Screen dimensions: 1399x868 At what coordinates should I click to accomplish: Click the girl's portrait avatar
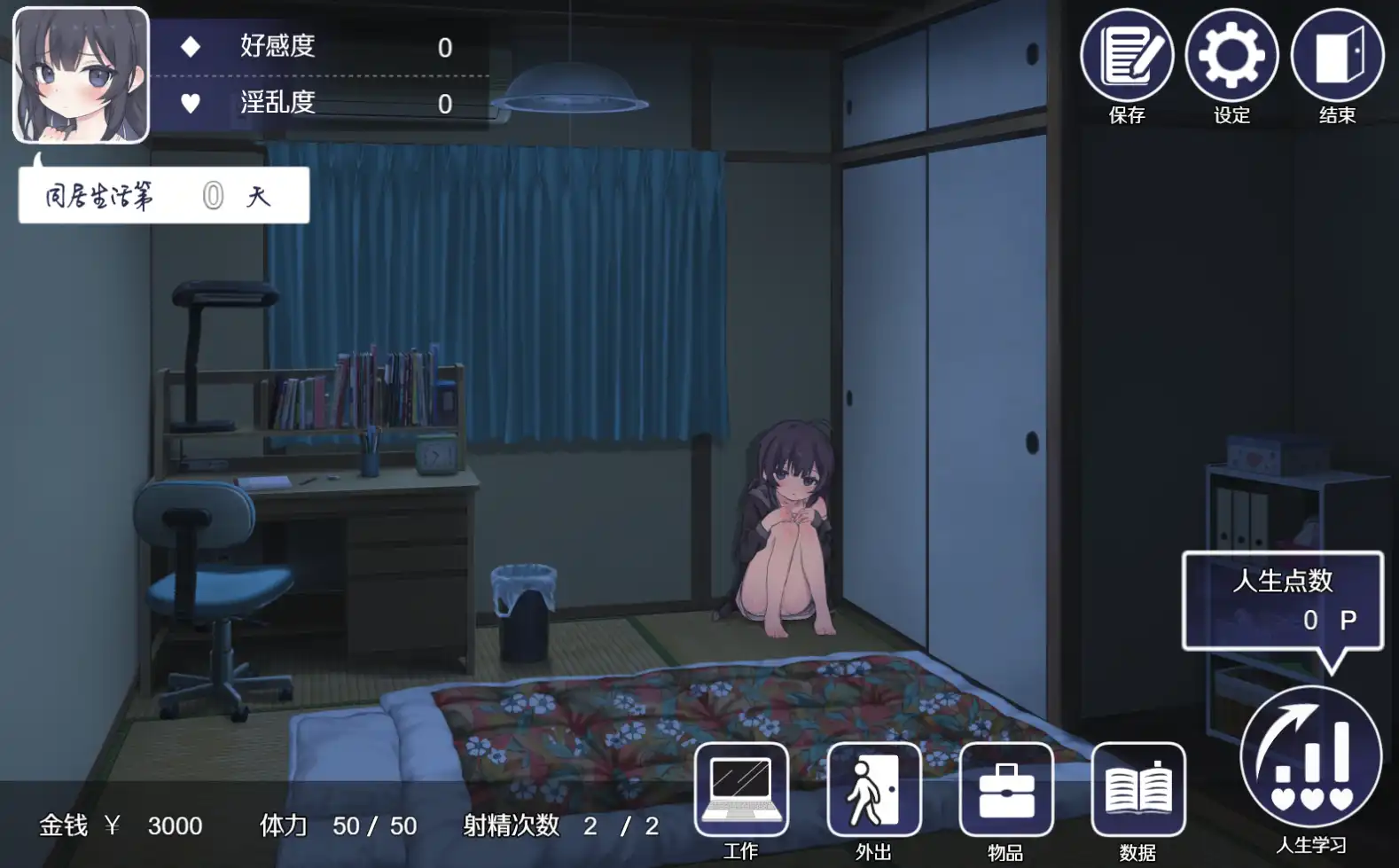(x=81, y=75)
